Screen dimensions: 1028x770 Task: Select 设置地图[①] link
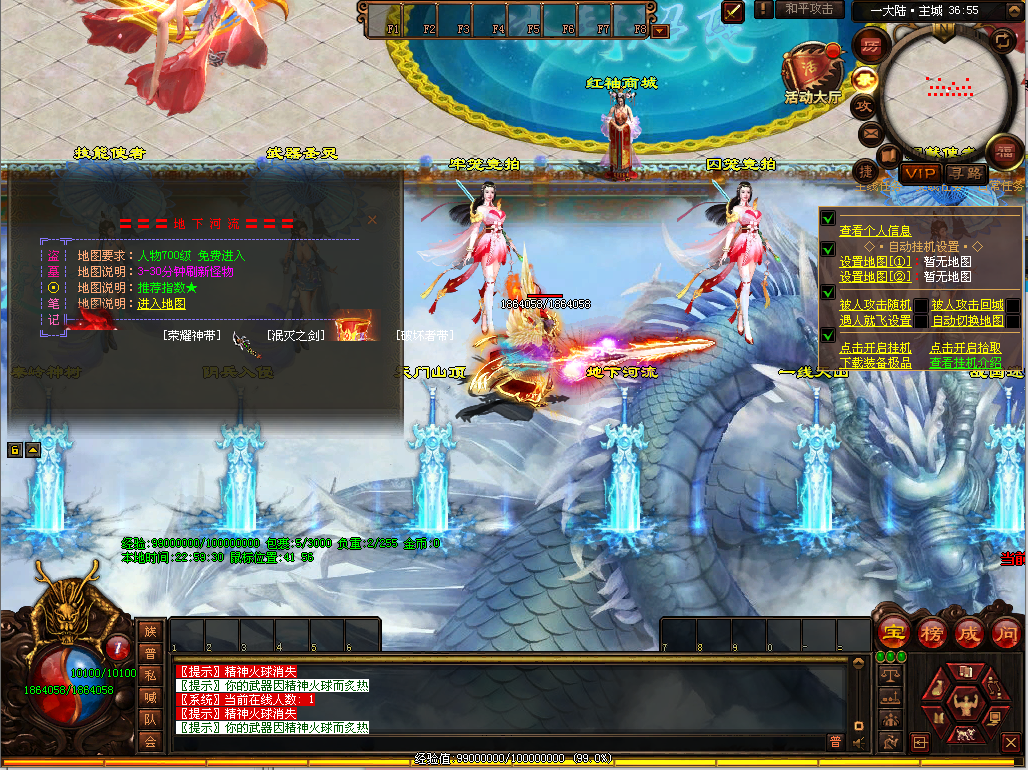[x=875, y=262]
